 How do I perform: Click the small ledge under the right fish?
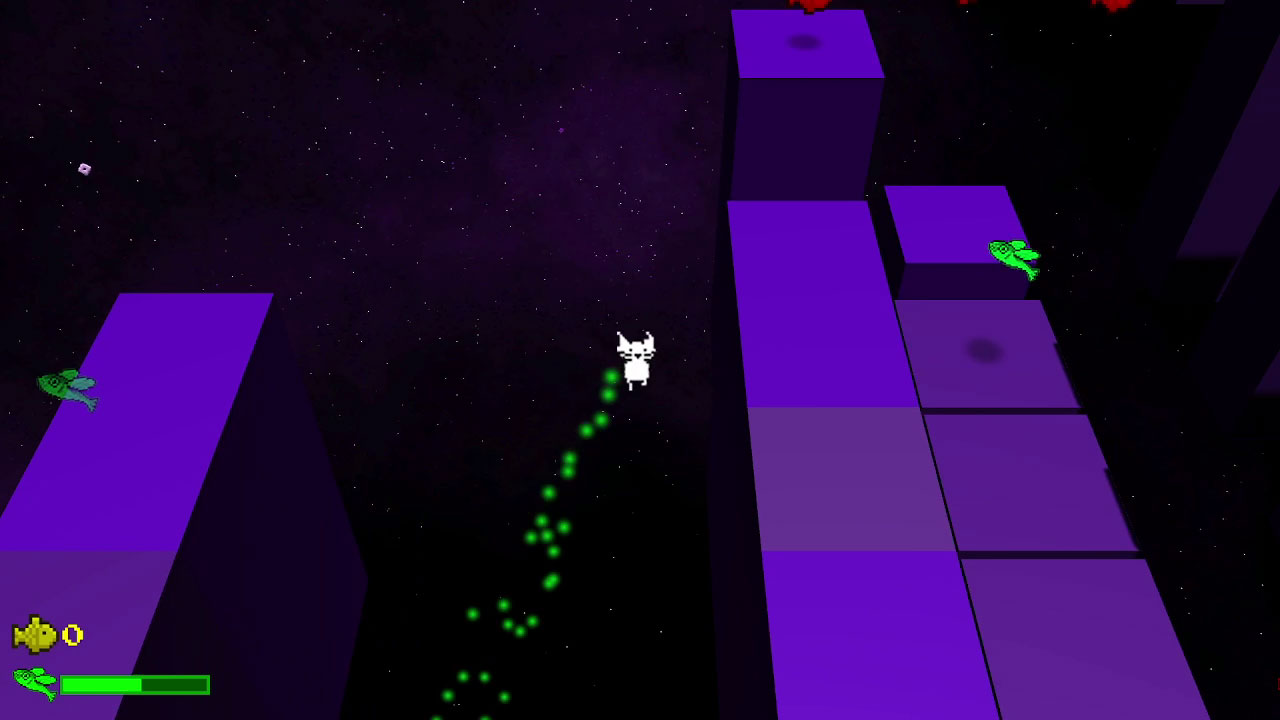click(x=950, y=225)
